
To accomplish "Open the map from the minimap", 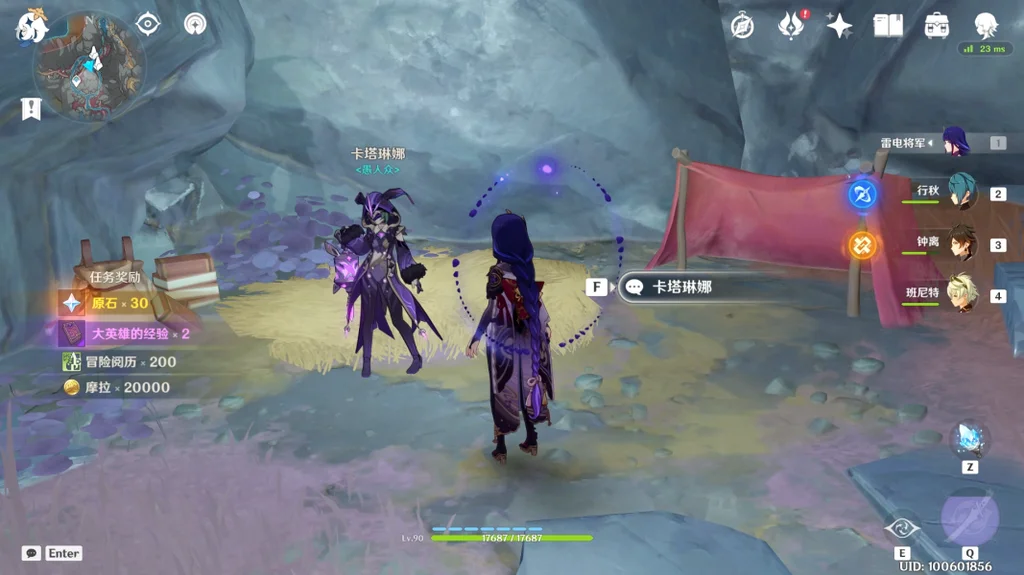I will pyautogui.click(x=88, y=66).
